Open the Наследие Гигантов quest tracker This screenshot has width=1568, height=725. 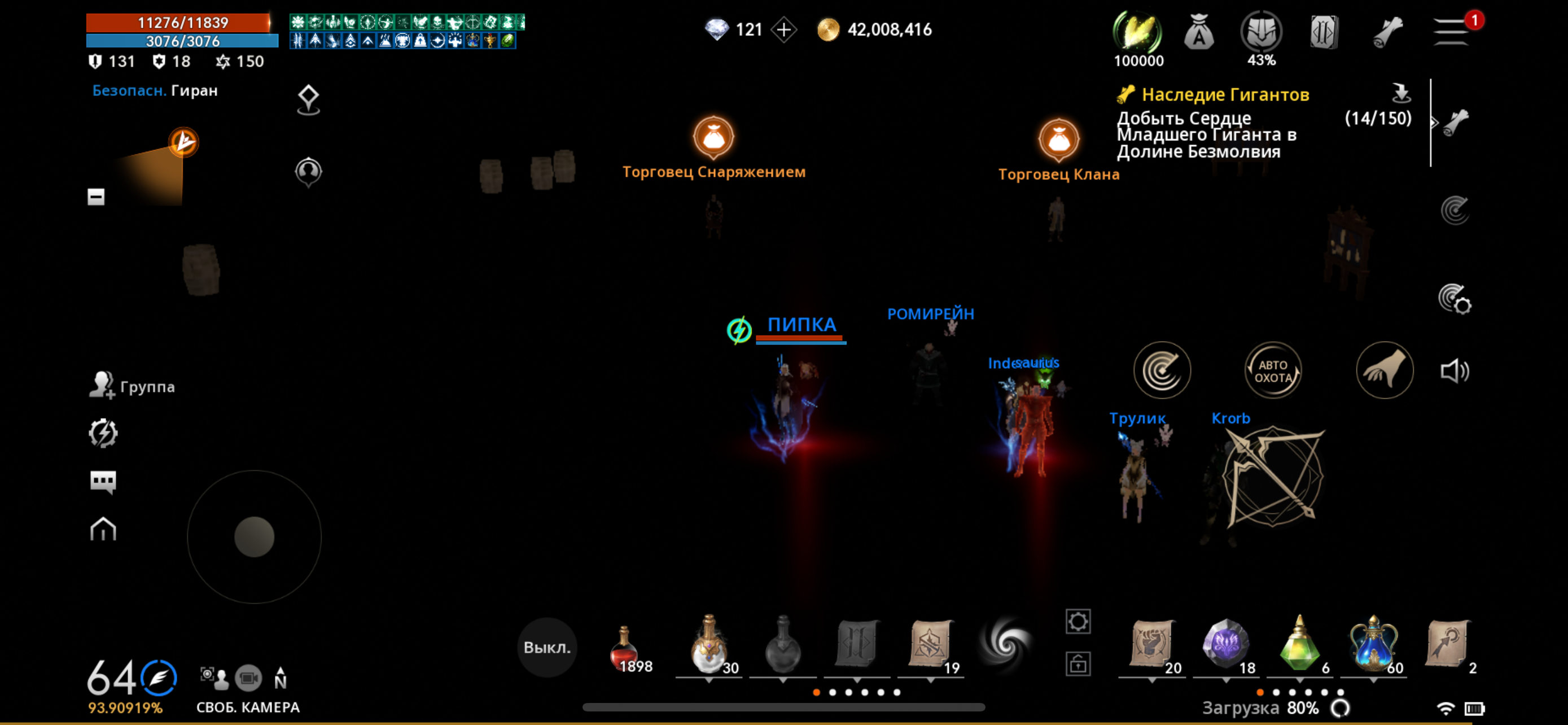click(x=1224, y=95)
